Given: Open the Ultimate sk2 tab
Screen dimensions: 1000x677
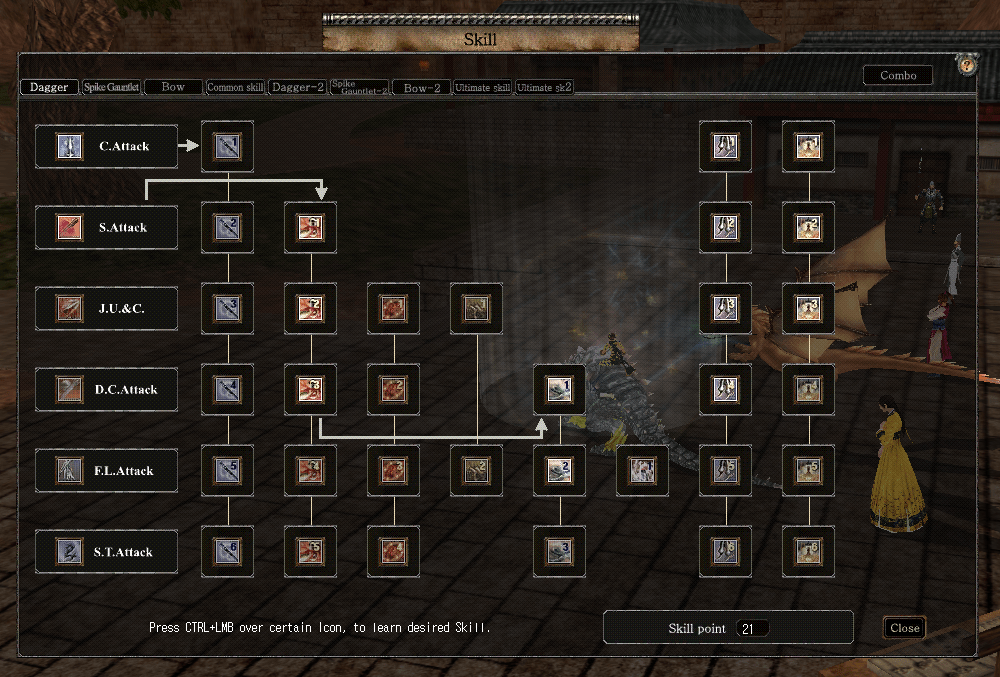Looking at the screenshot, I should click(544, 88).
